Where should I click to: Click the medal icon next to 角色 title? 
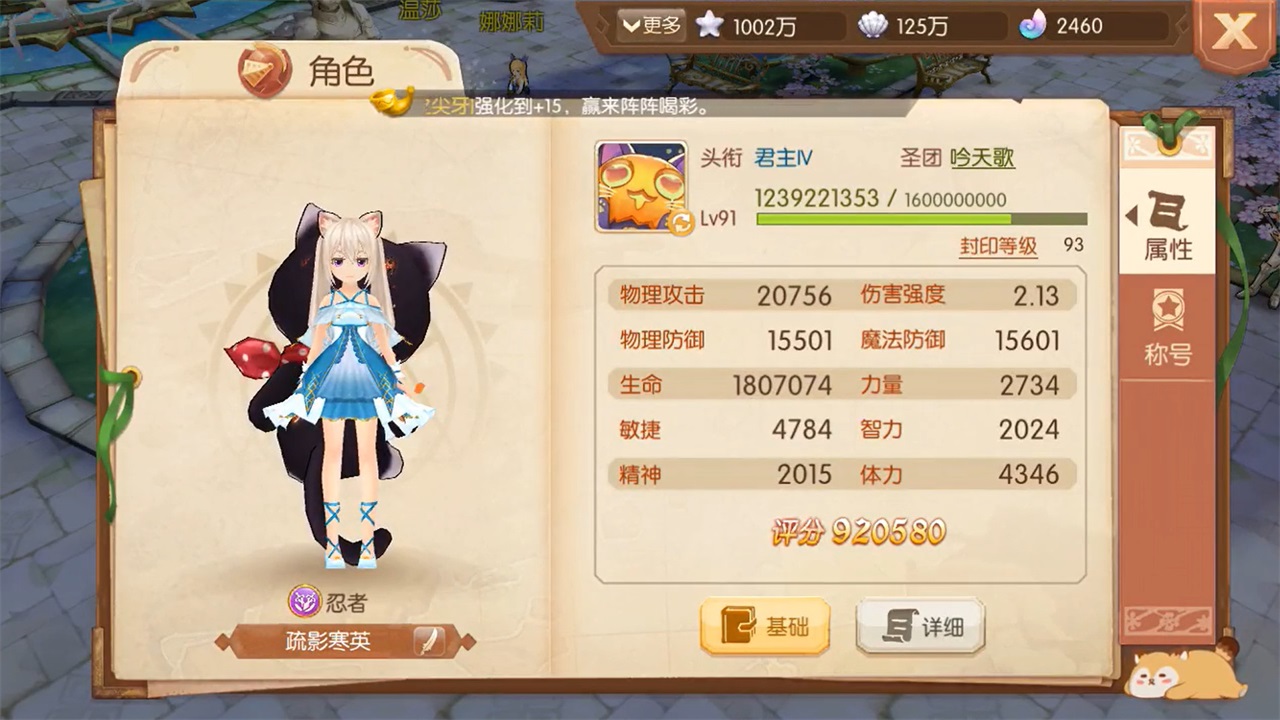(x=262, y=71)
